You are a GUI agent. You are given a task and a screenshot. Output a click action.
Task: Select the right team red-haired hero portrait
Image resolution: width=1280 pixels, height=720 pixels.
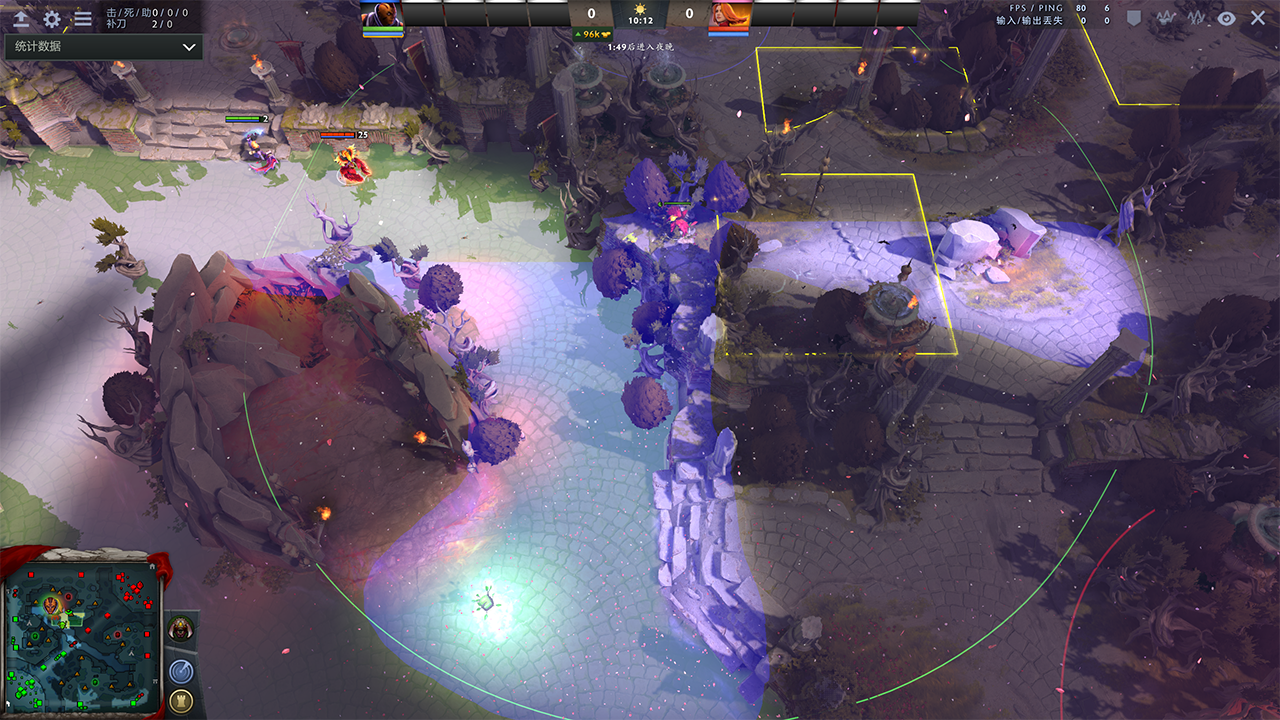point(729,14)
